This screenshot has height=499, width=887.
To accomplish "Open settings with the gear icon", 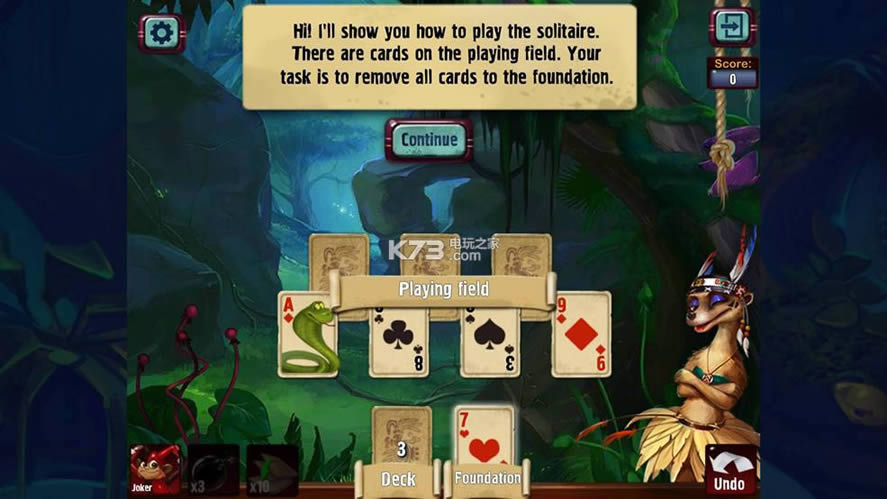I will [160, 33].
